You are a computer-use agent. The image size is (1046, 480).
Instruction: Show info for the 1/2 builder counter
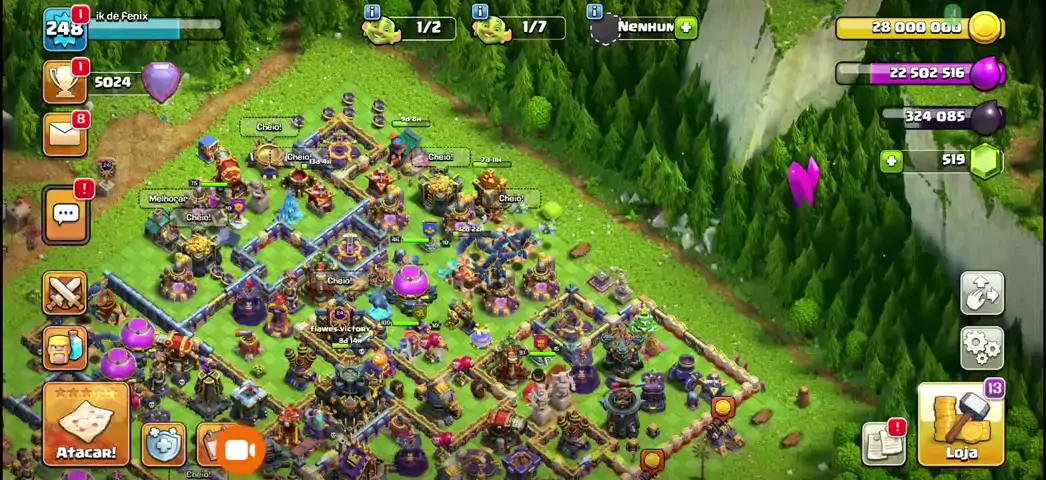[x=373, y=12]
